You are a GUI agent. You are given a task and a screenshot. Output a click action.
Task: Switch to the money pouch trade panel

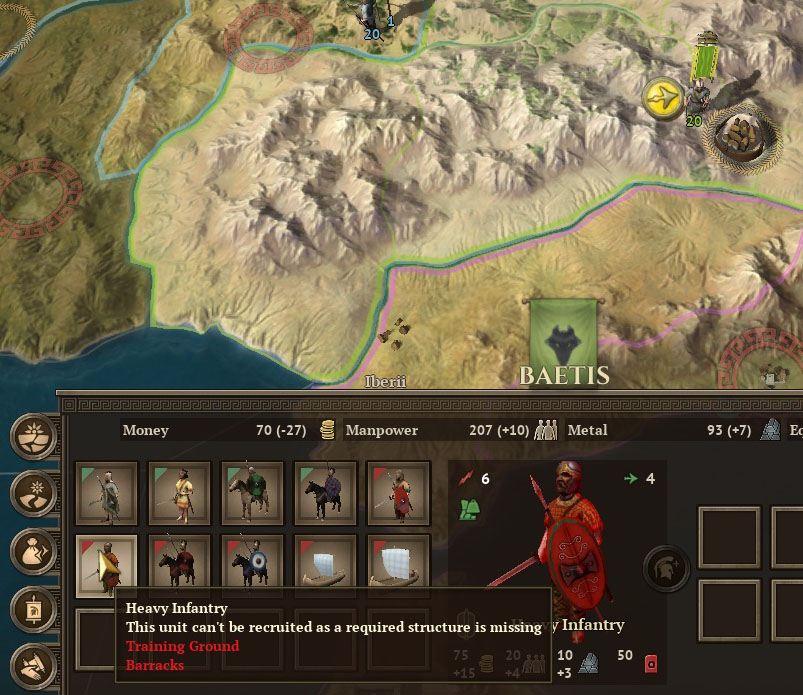click(x=33, y=550)
